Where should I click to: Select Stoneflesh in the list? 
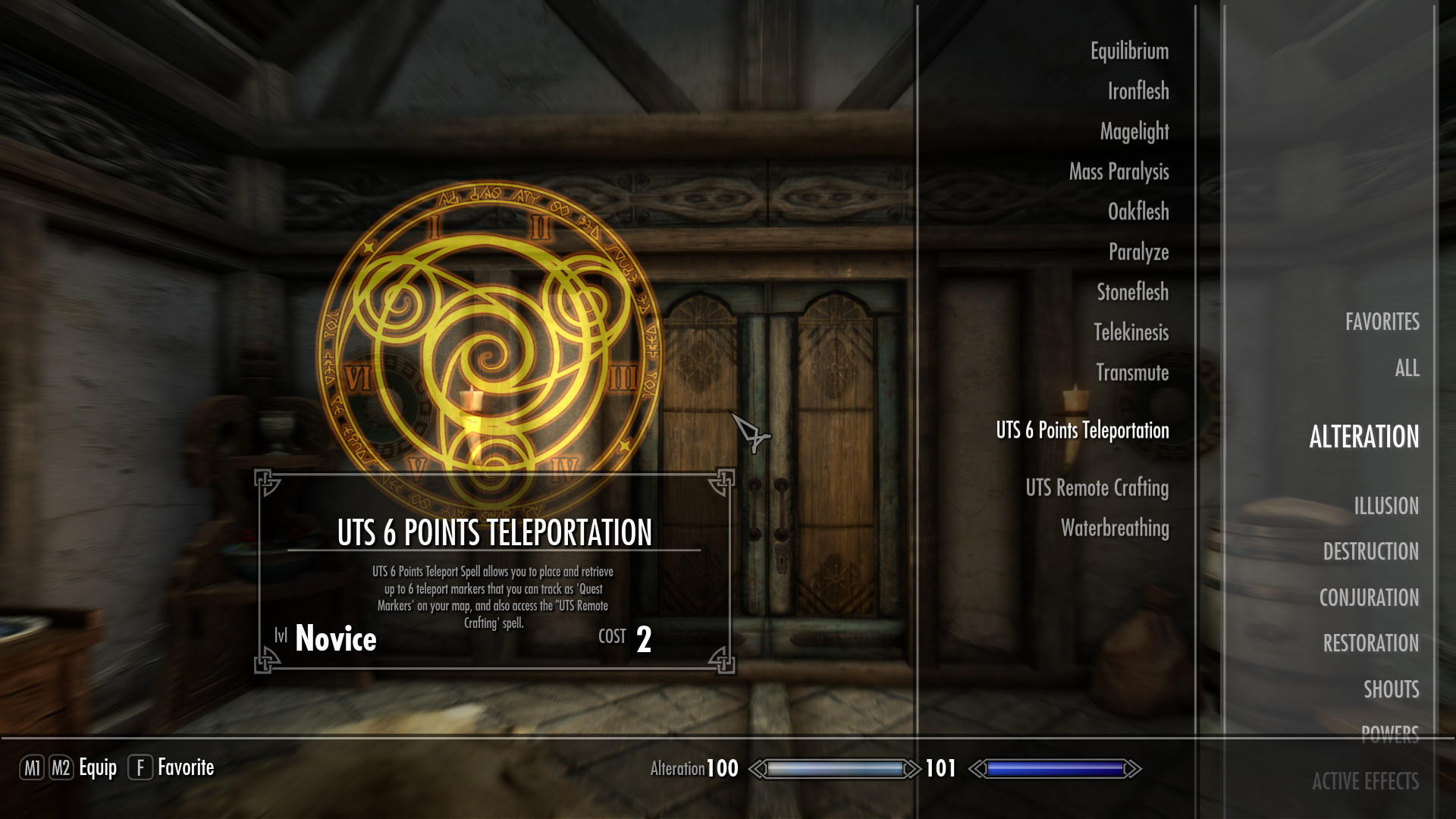[x=1132, y=292]
